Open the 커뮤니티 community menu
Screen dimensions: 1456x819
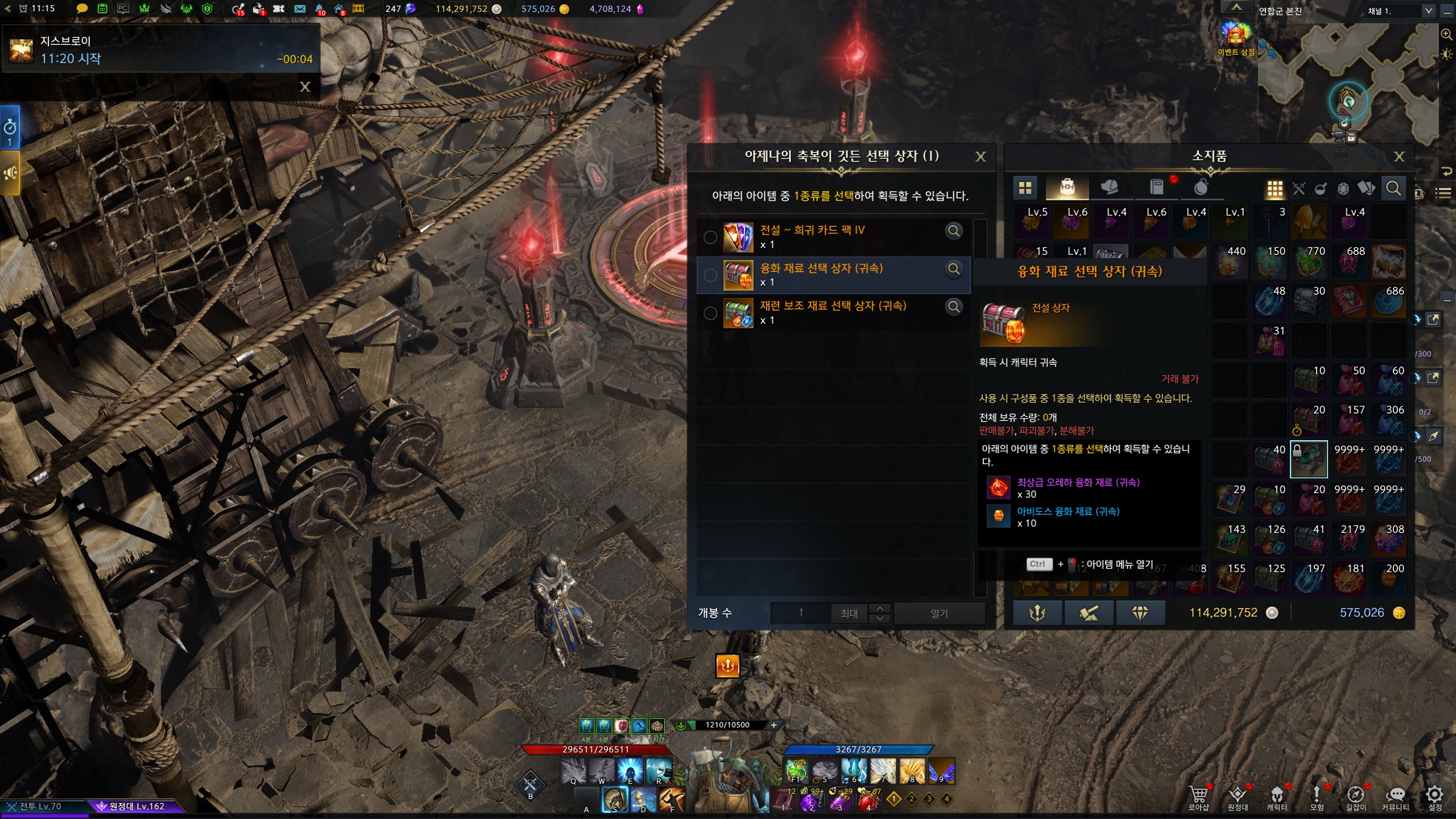click(1395, 797)
